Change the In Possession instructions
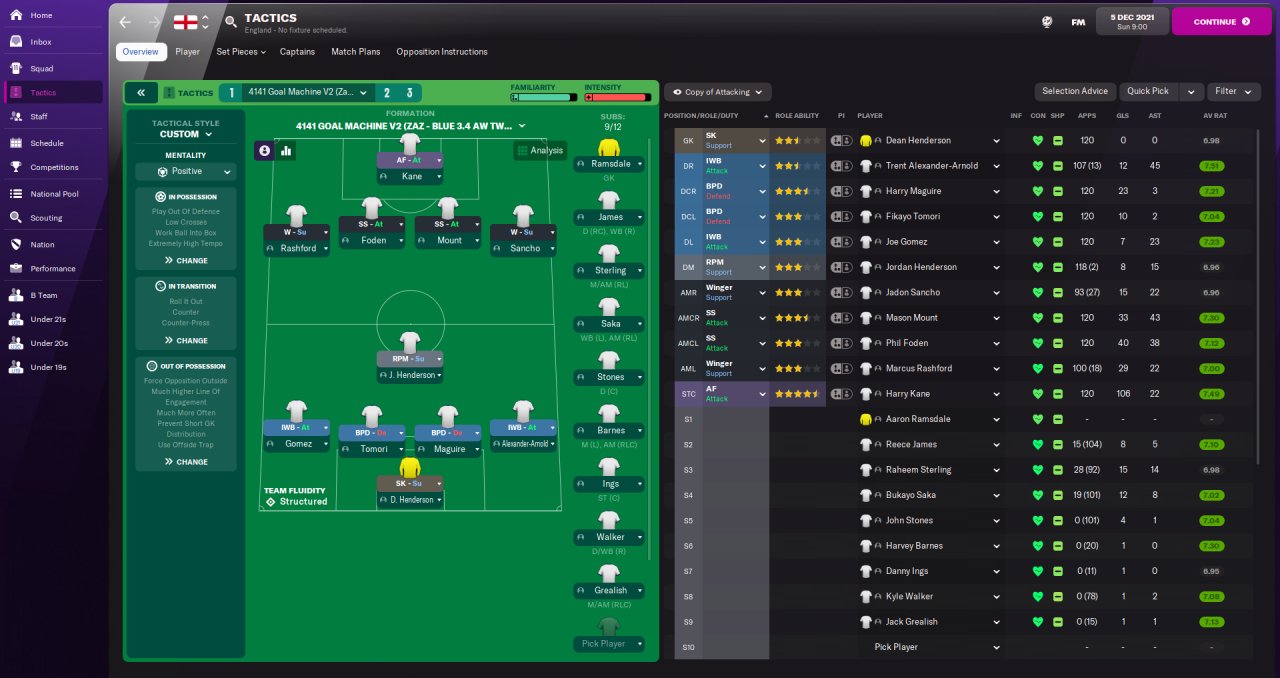 (186, 260)
